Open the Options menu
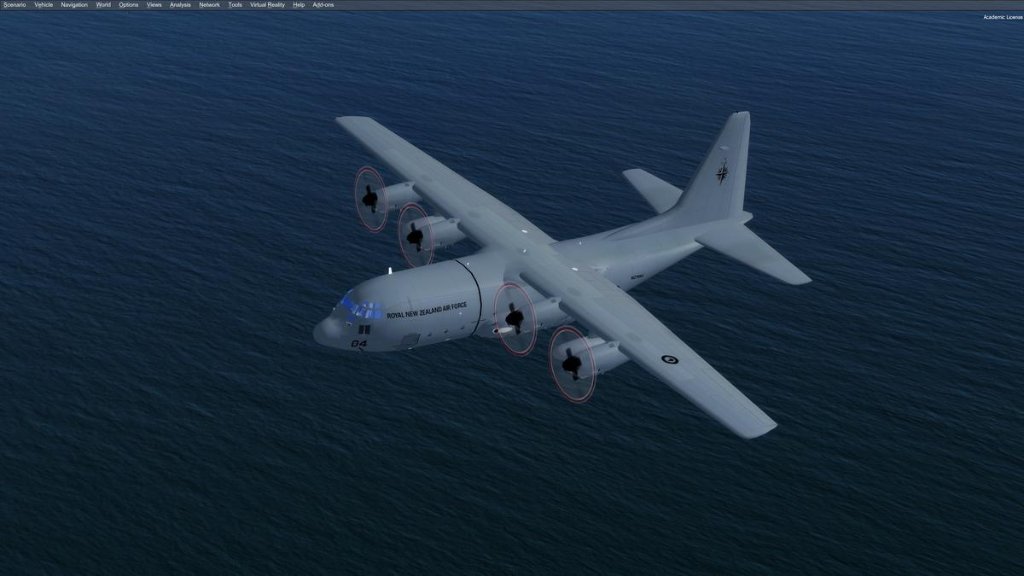 tap(129, 5)
